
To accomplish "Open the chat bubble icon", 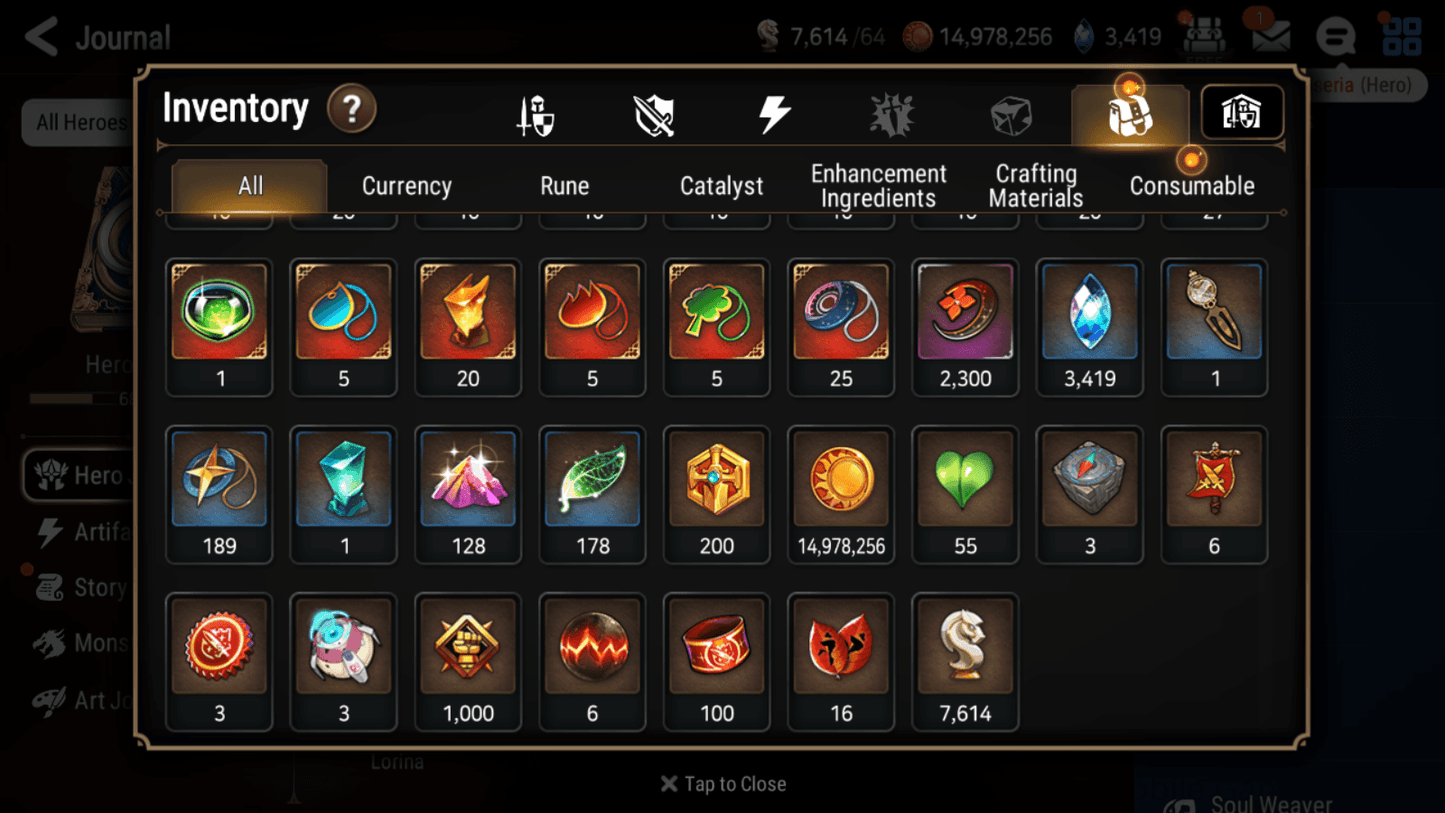I will (x=1335, y=36).
